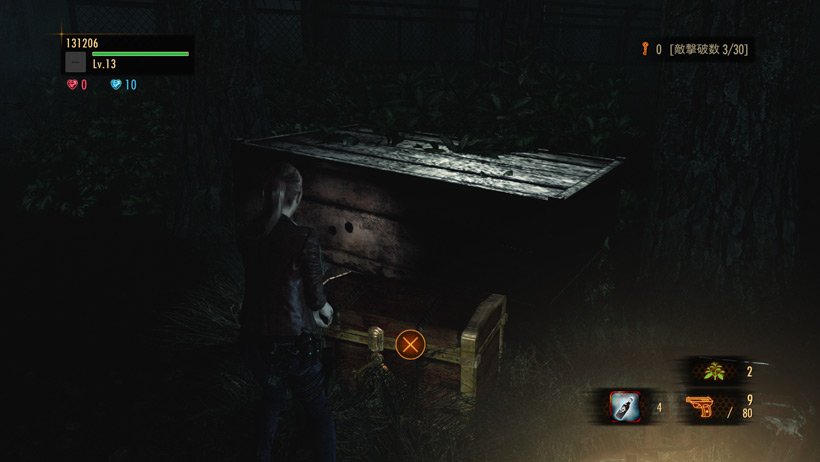Select the orange handgun weapon icon
820x462 pixels.
701,407
